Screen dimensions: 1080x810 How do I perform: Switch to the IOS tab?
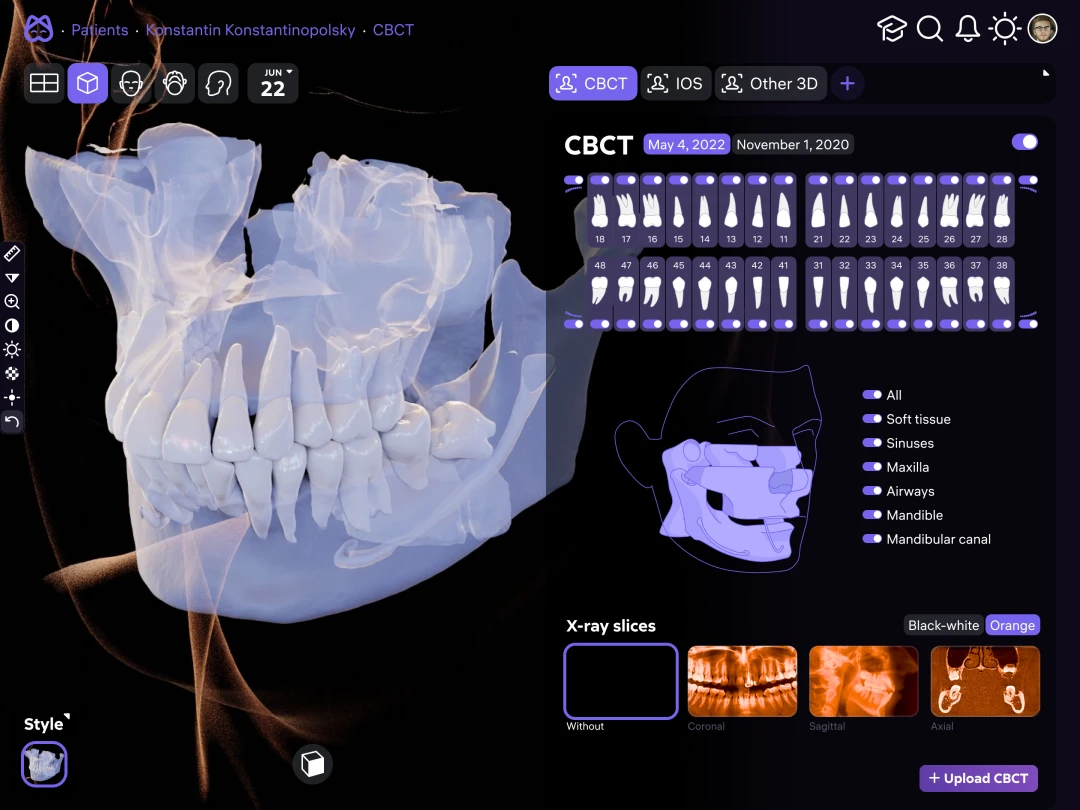tap(676, 84)
